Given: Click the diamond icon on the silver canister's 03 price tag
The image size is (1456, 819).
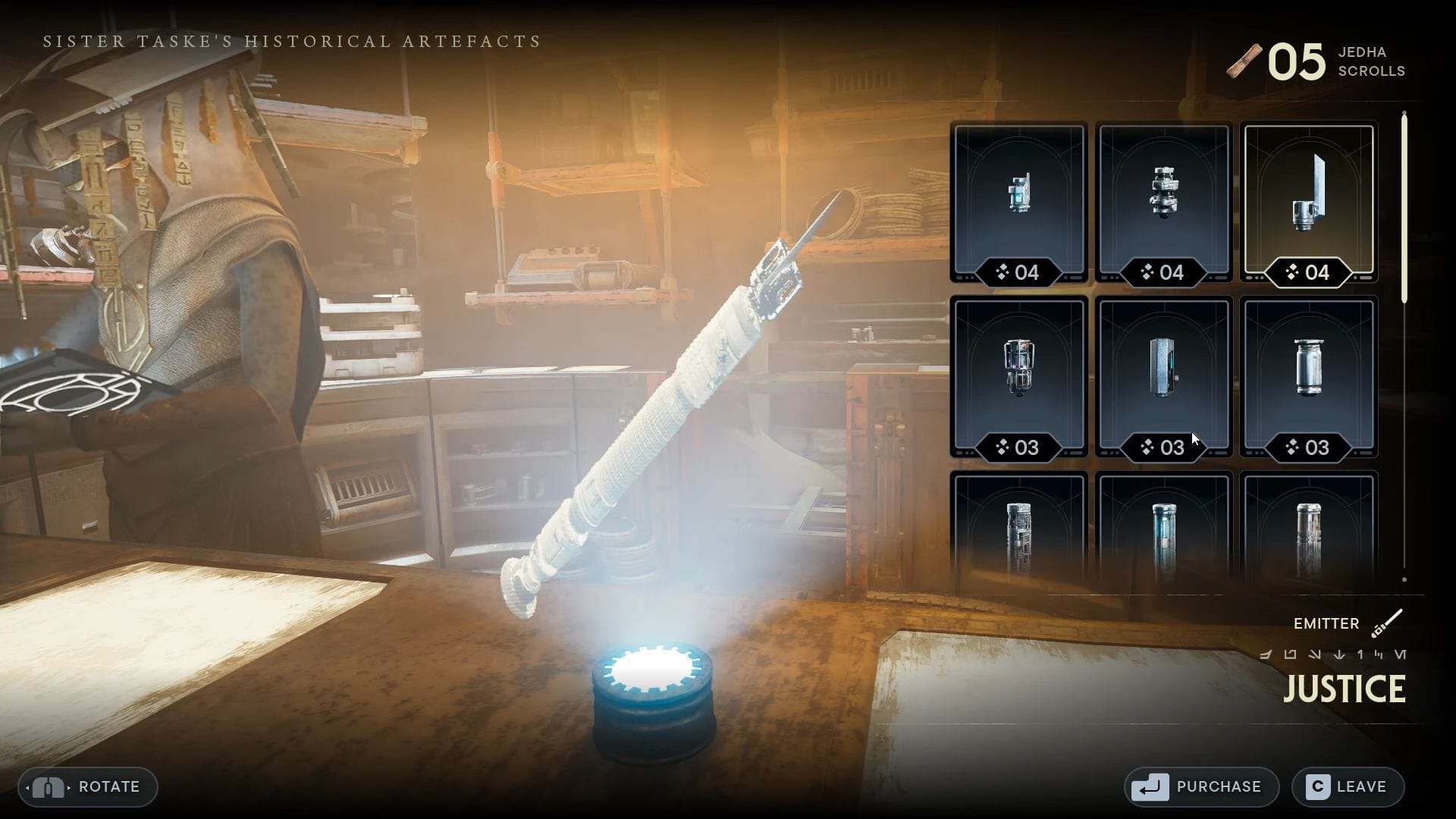Looking at the screenshot, I should (x=1291, y=448).
